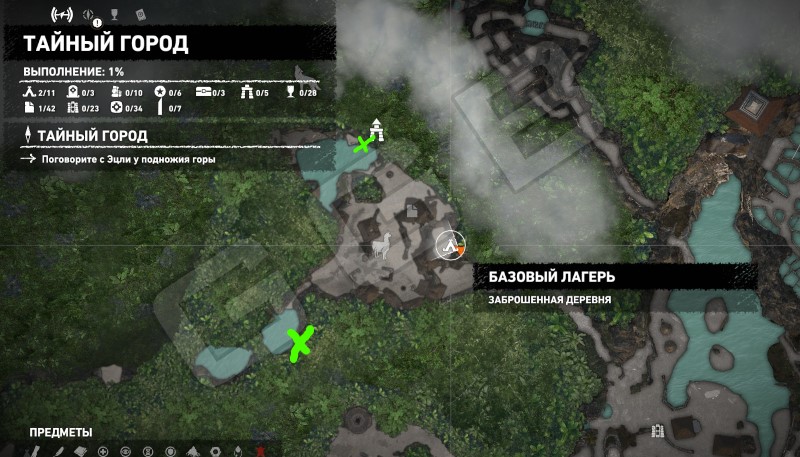Screen dimensions: 800x457
Task: Switch to the tab with the exclamation alert
Action: pyautogui.click(x=89, y=16)
